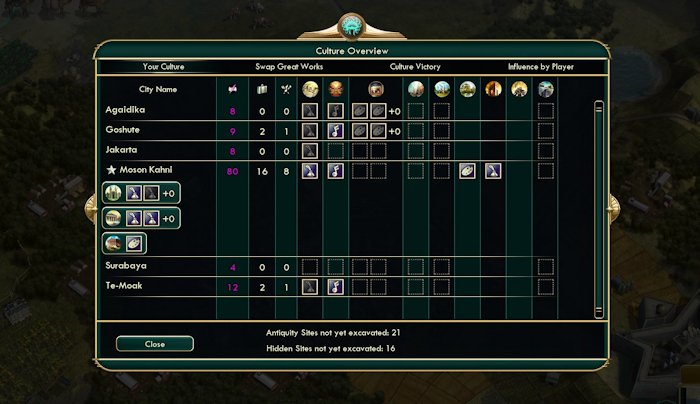
Task: Close the Culture Overview window
Action: pos(154,343)
